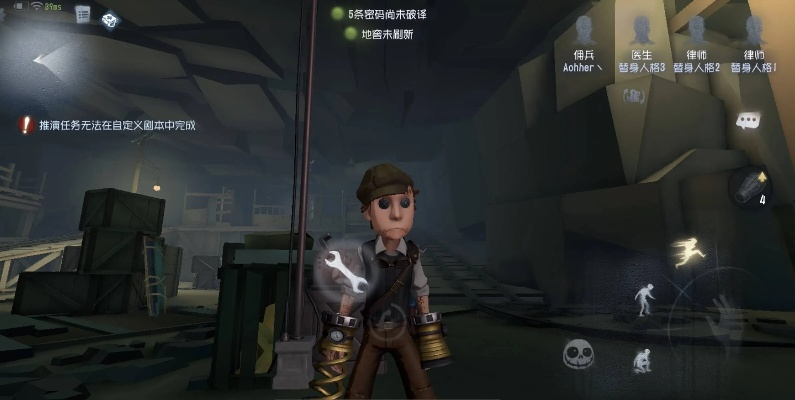
Task: Tap the dungeon not refreshed objective
Action: 380,34
